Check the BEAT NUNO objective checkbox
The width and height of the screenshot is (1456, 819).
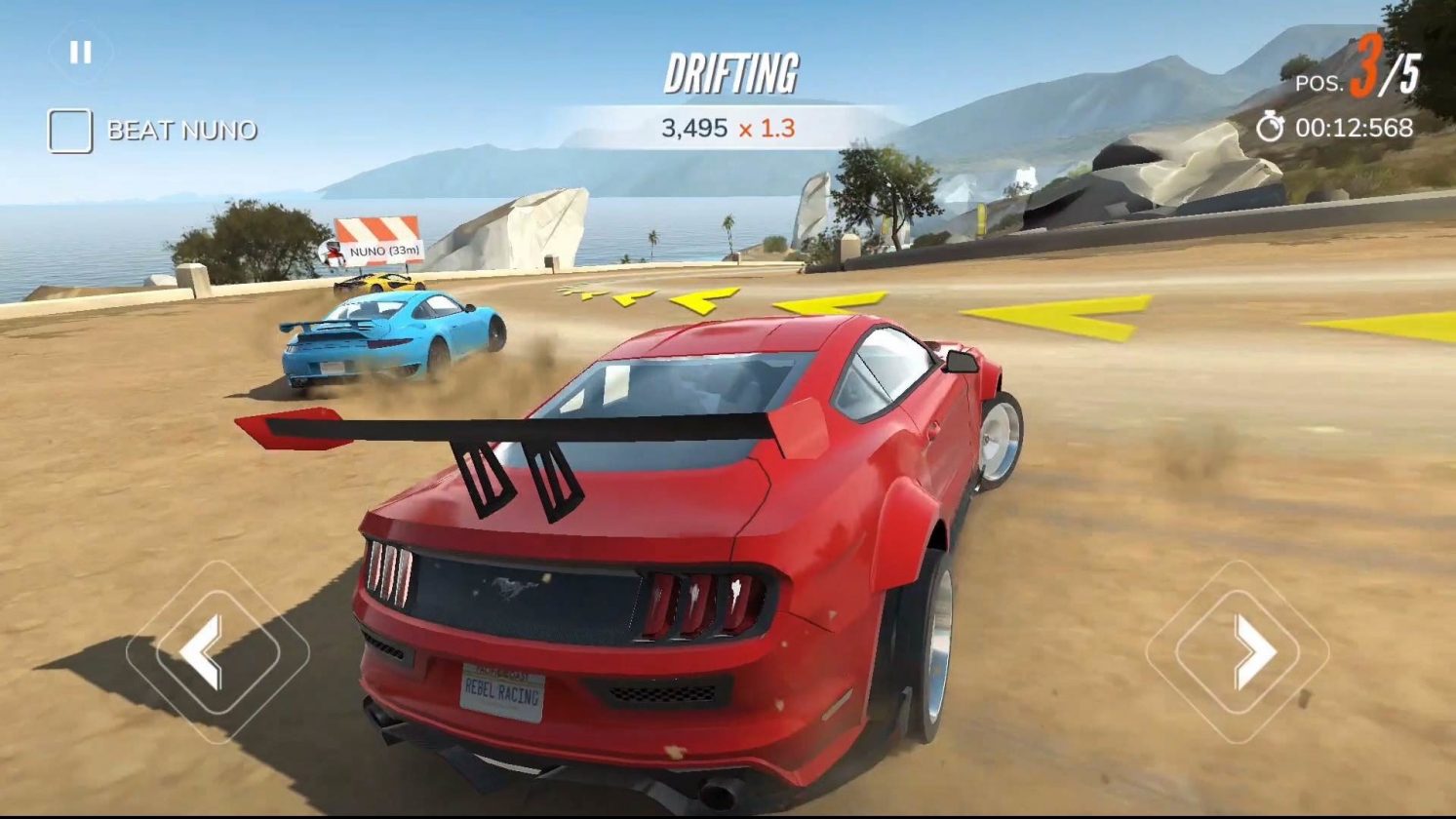[x=68, y=130]
